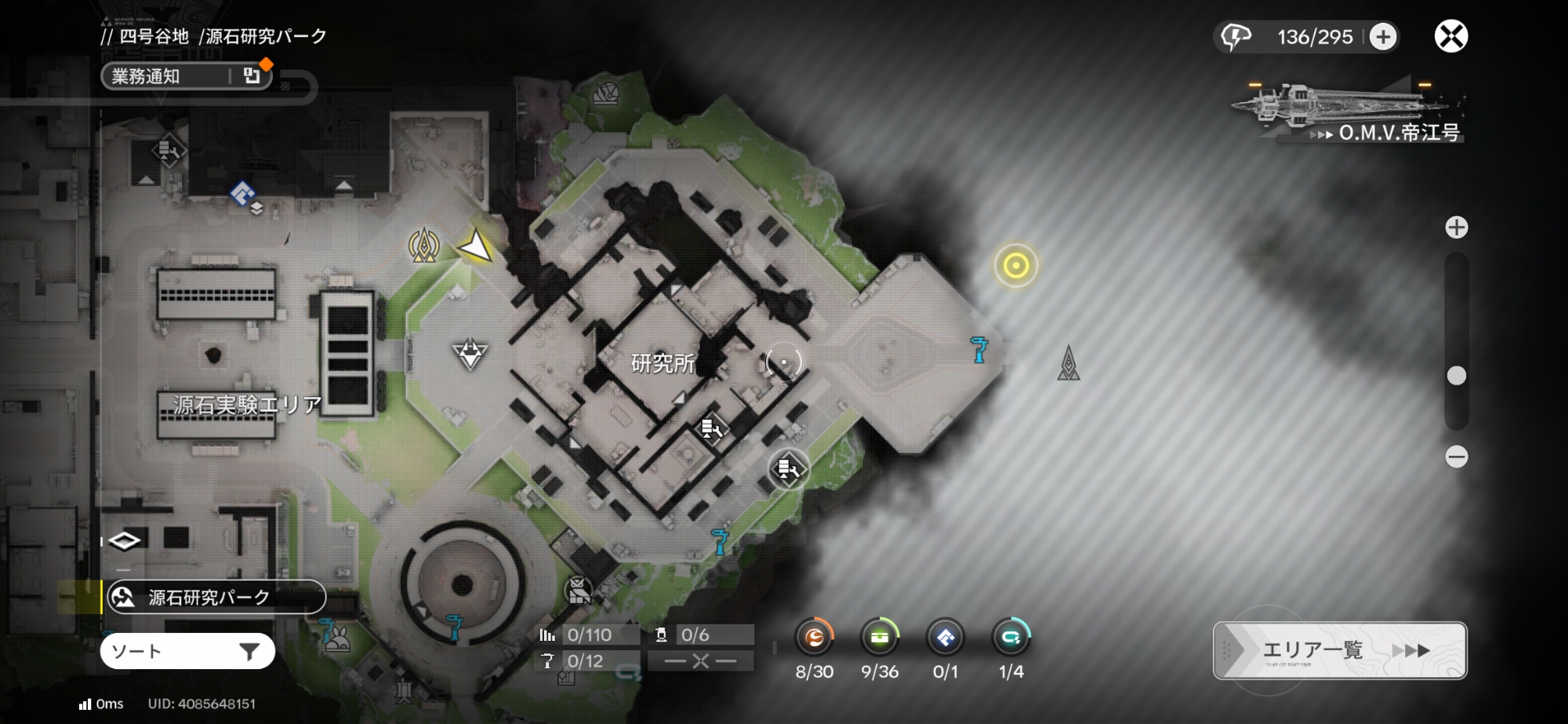Select the golden teleport marker beside the player arrow

click(x=424, y=246)
